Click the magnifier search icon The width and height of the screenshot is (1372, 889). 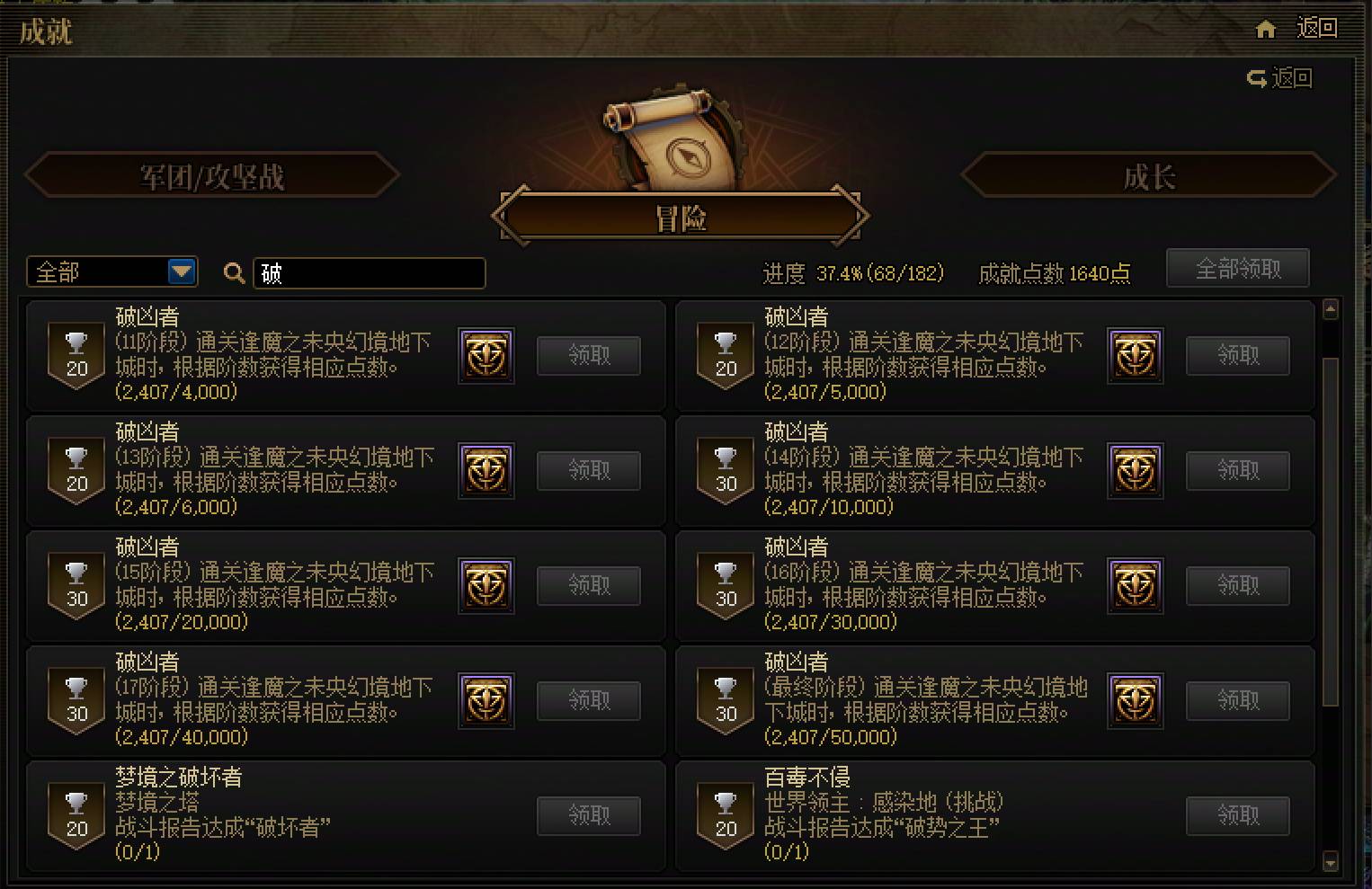[x=234, y=272]
